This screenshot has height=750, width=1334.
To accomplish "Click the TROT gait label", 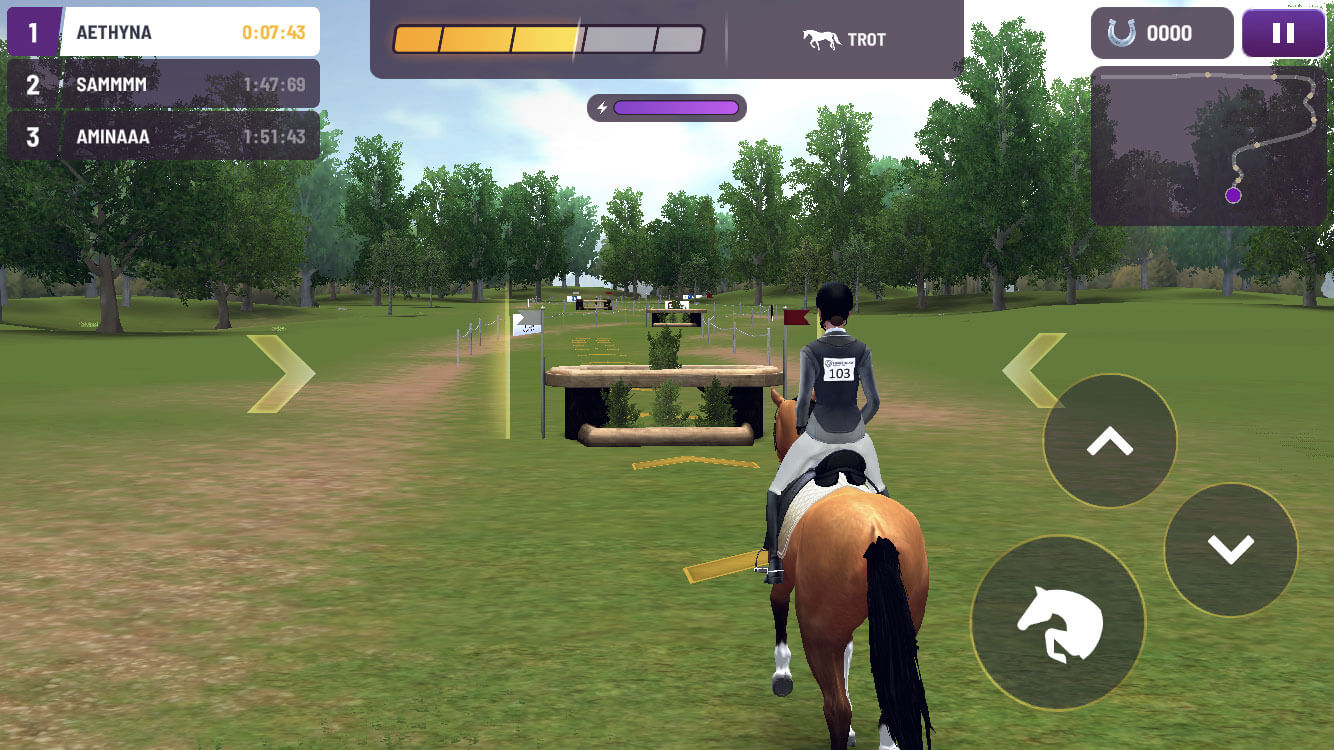I will click(867, 38).
